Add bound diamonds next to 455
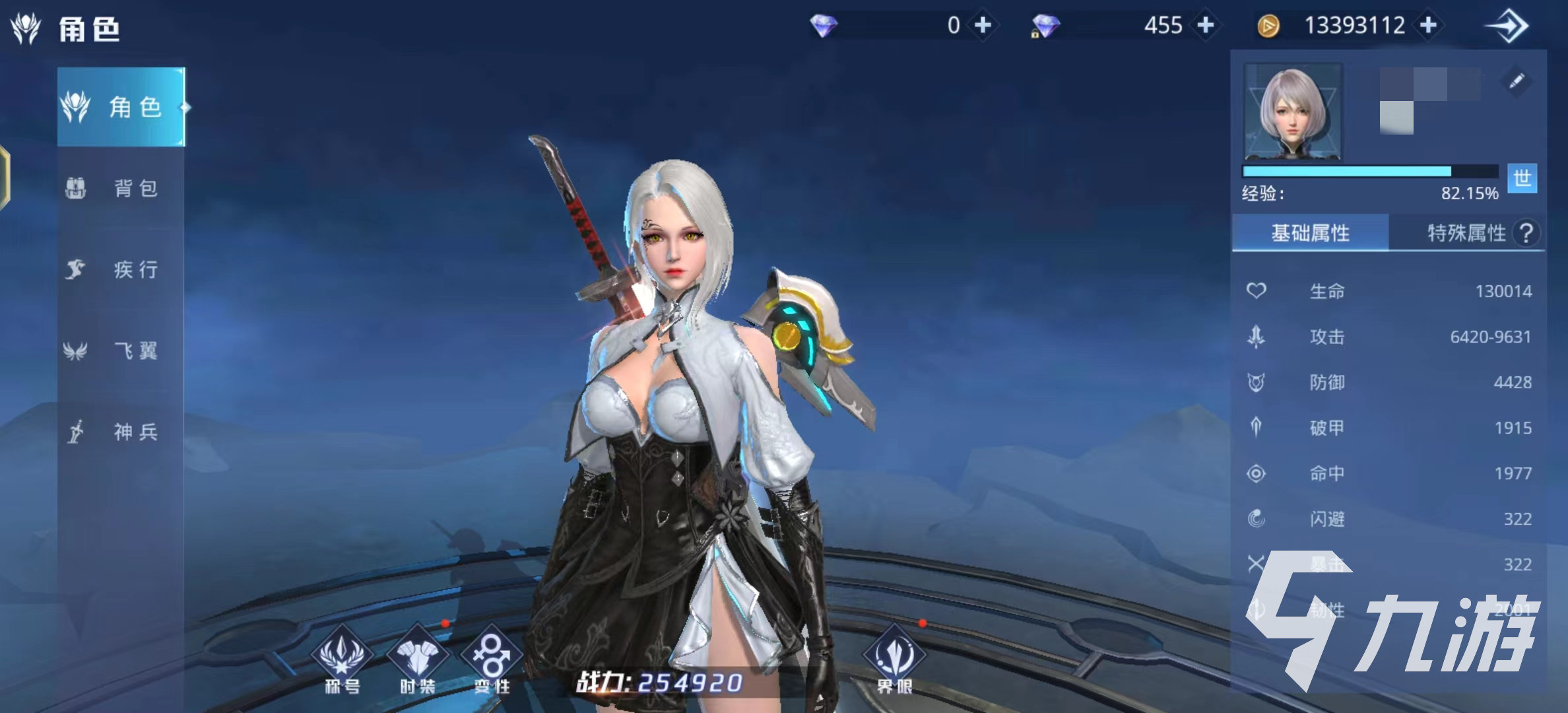The height and width of the screenshot is (713, 1568). tap(1206, 25)
